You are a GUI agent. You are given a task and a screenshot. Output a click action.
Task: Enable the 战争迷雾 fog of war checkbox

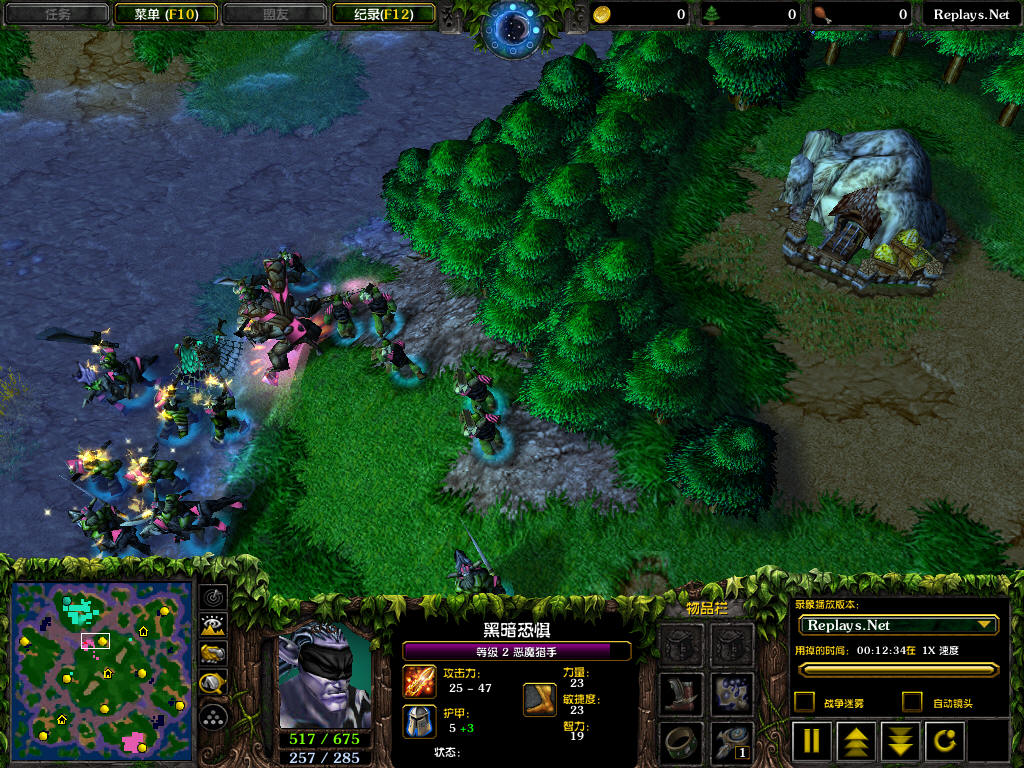[804, 702]
